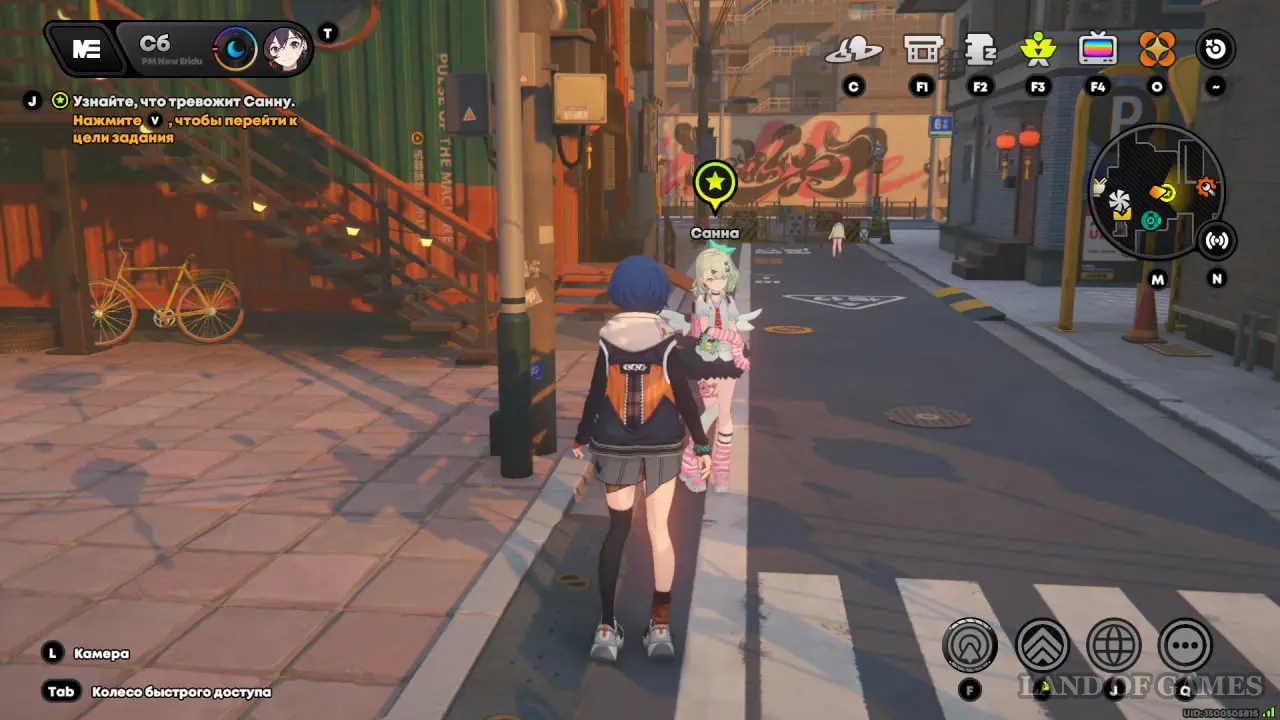Activate the upward arrow target button
This screenshot has width=1280, height=720.
click(x=970, y=645)
